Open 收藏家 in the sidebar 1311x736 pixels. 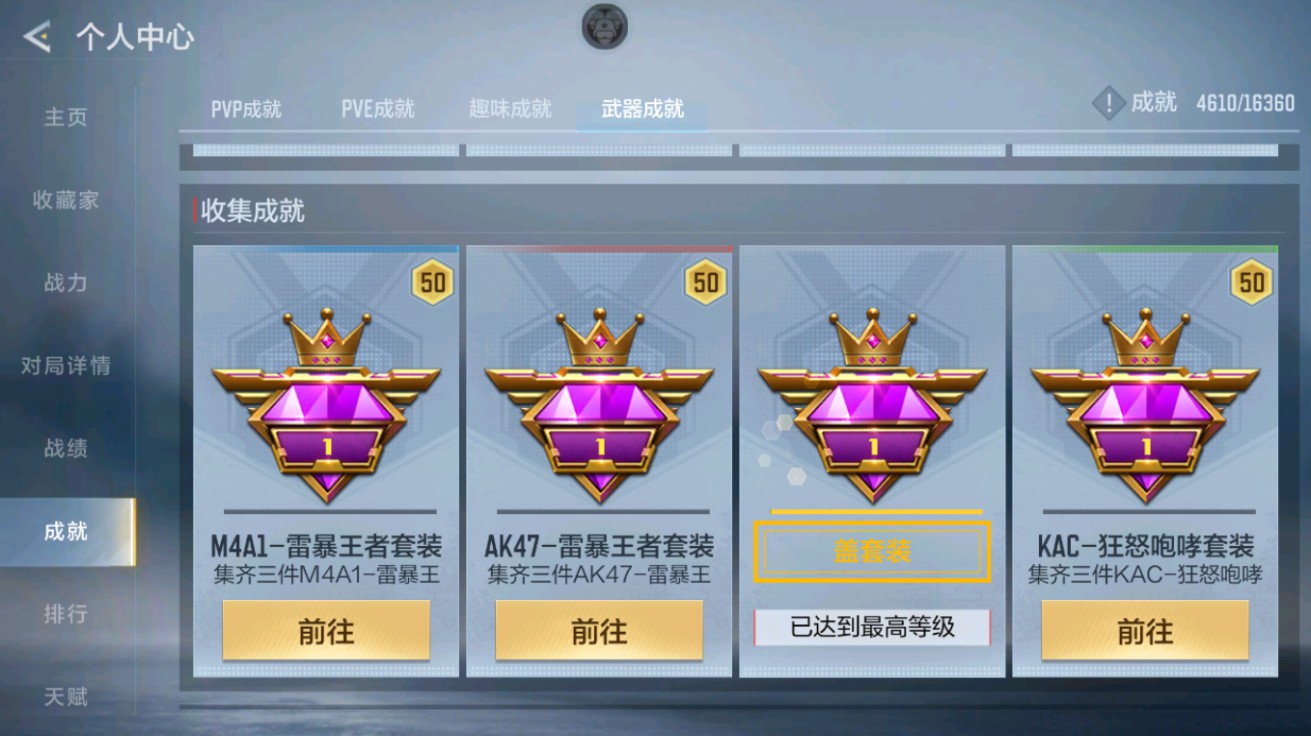click(64, 200)
